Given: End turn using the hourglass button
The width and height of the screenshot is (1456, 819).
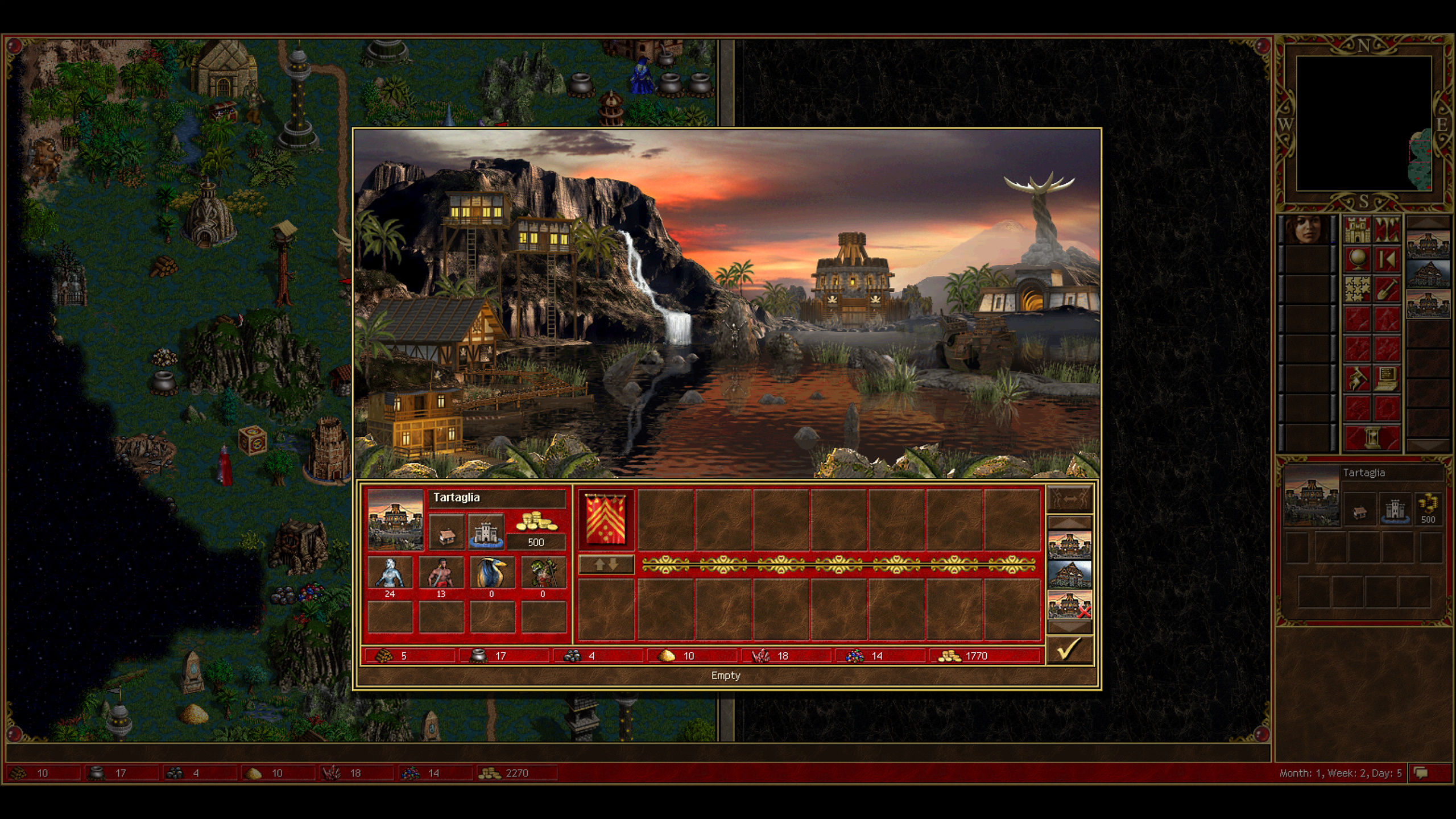Looking at the screenshot, I should click(x=1372, y=438).
